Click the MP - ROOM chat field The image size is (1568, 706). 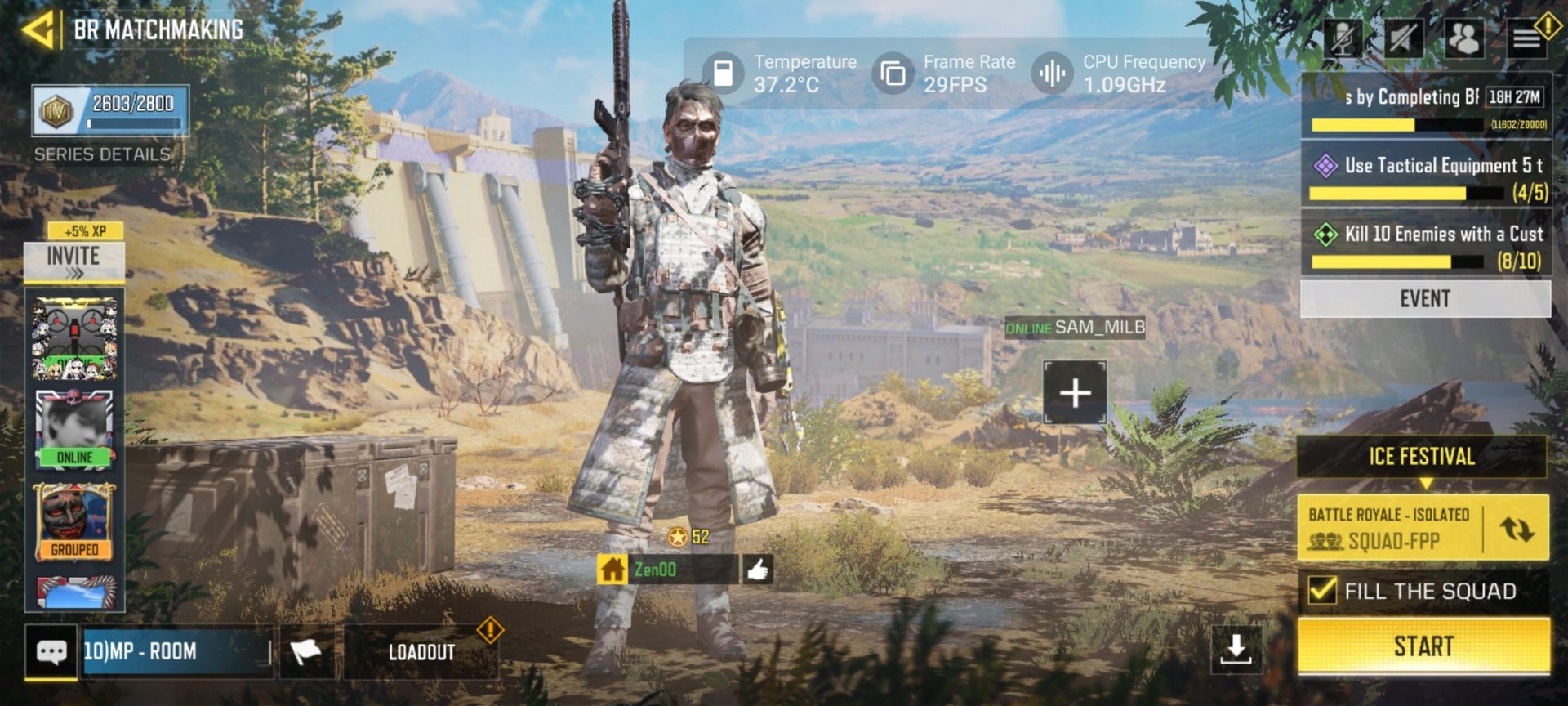pyautogui.click(x=176, y=651)
